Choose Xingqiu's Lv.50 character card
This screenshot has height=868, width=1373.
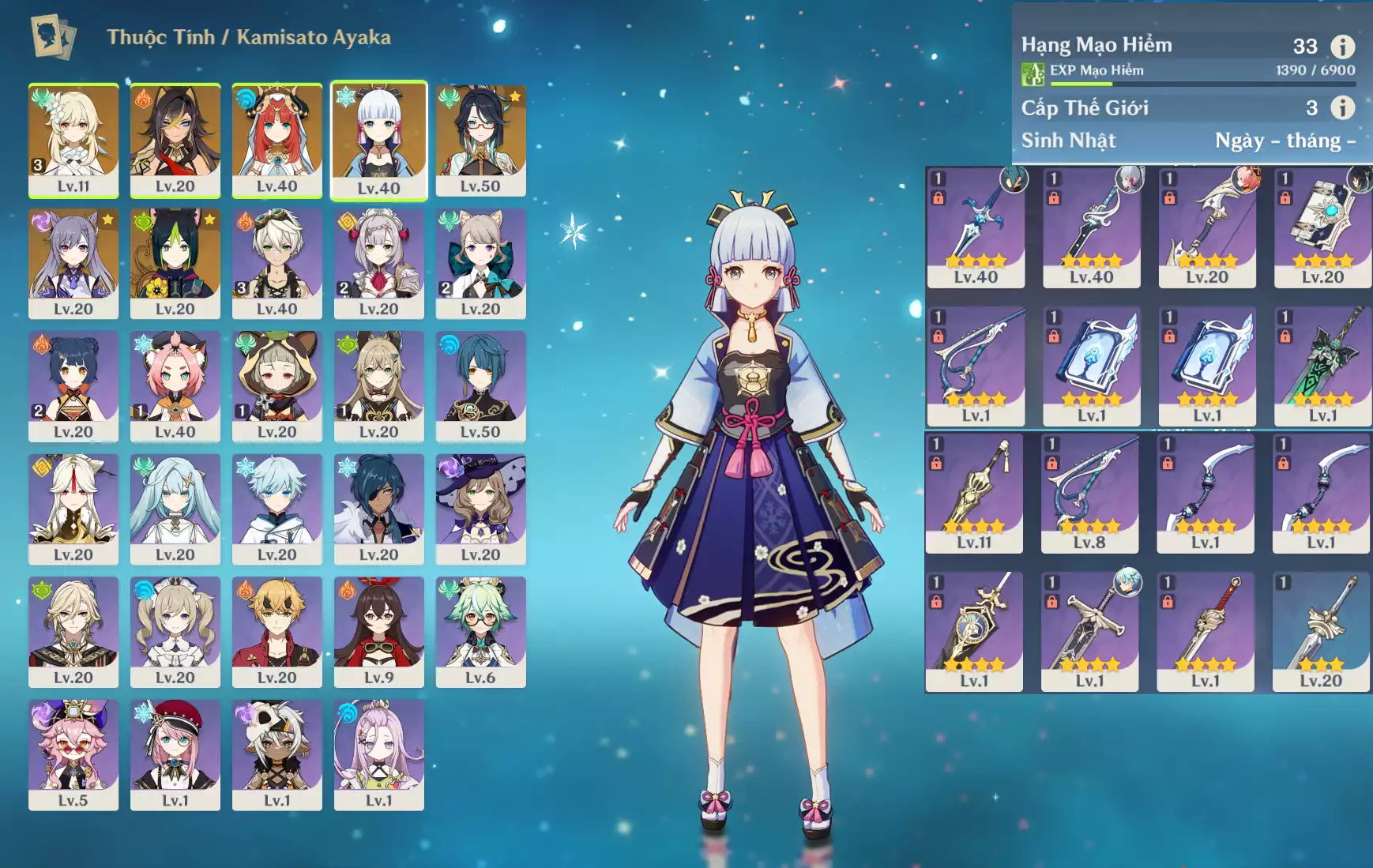pyautogui.click(x=480, y=385)
